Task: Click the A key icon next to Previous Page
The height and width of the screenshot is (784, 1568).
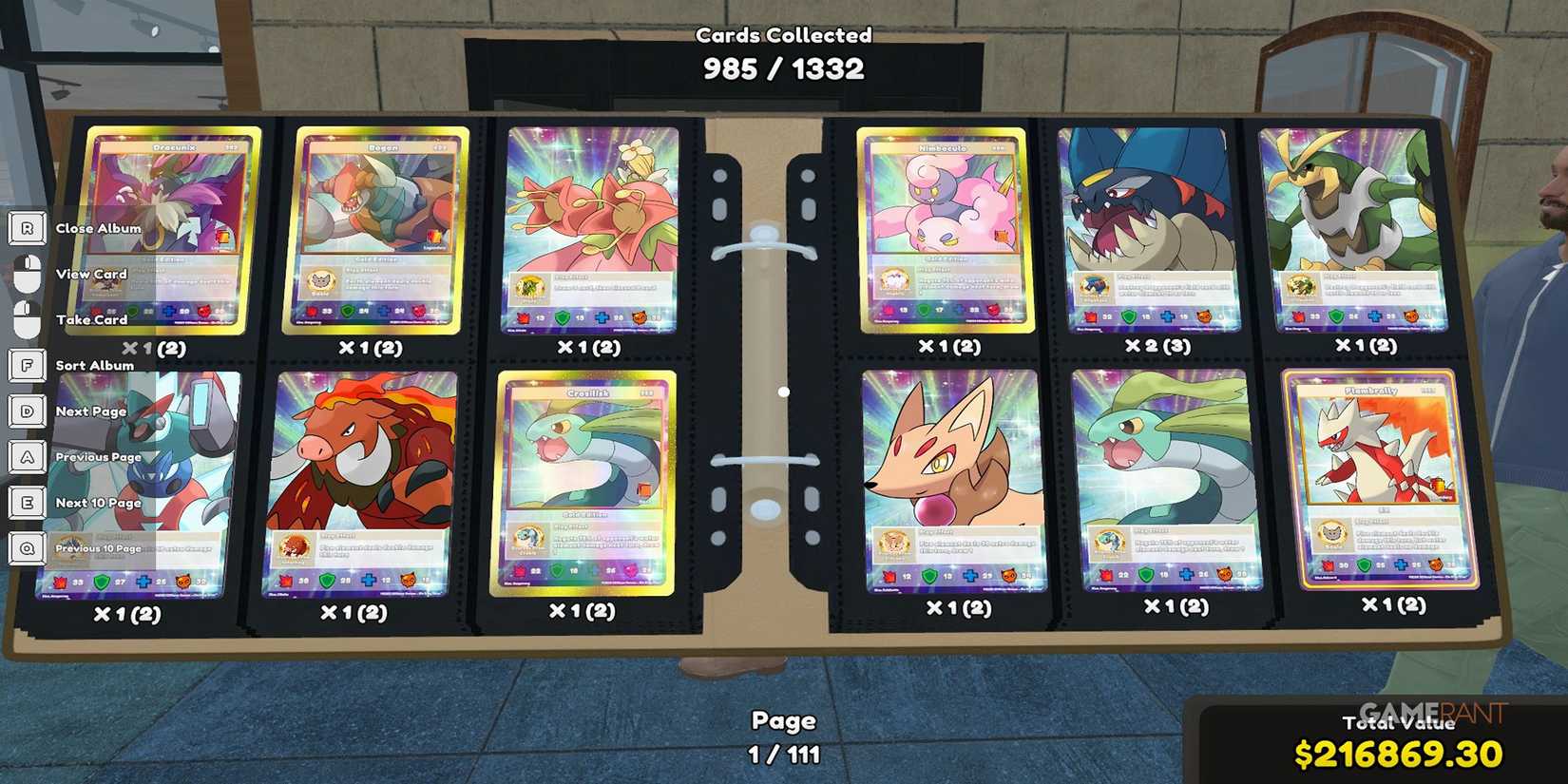Action: [27, 457]
